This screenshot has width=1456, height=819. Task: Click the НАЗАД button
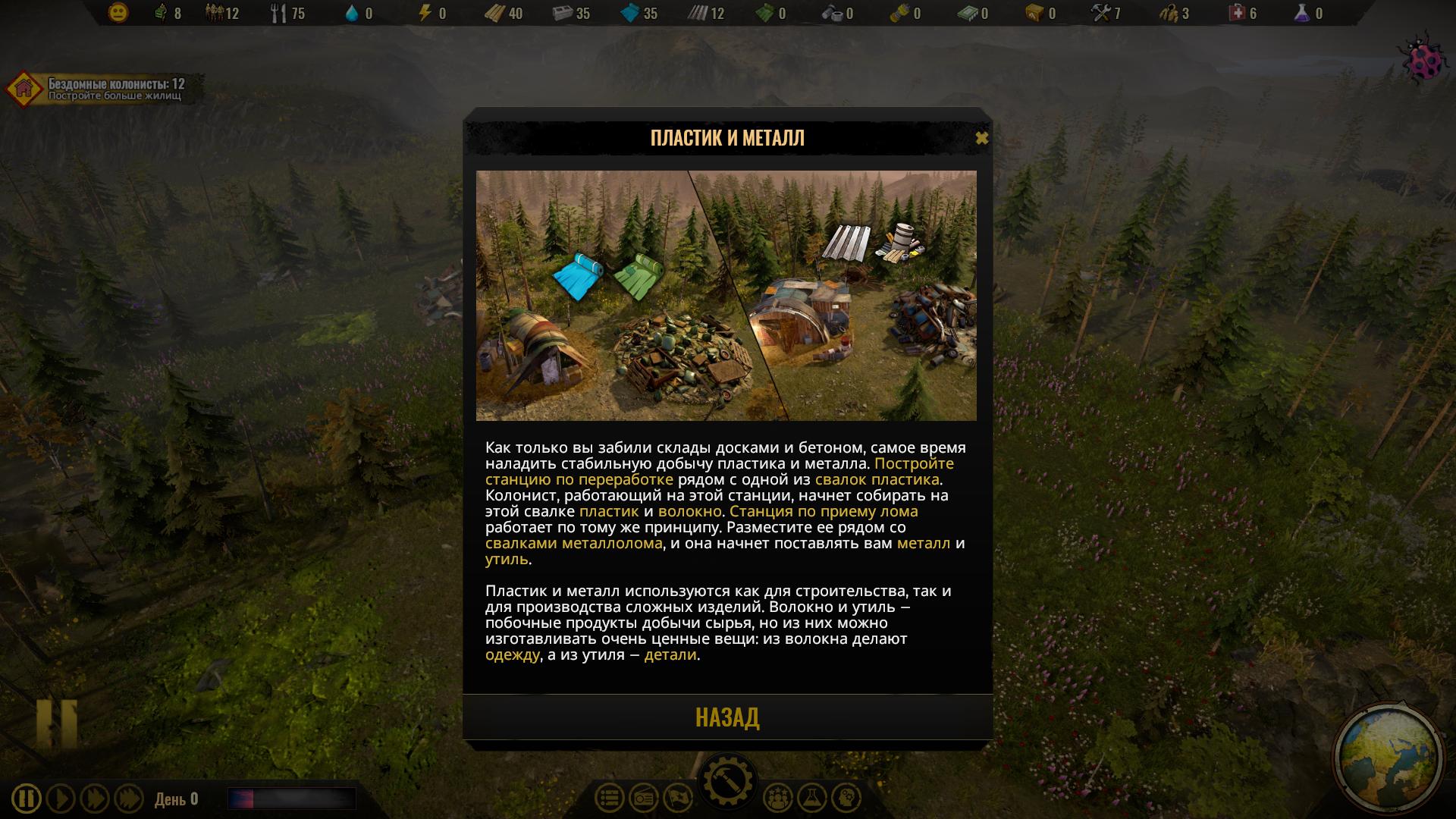[727, 717]
